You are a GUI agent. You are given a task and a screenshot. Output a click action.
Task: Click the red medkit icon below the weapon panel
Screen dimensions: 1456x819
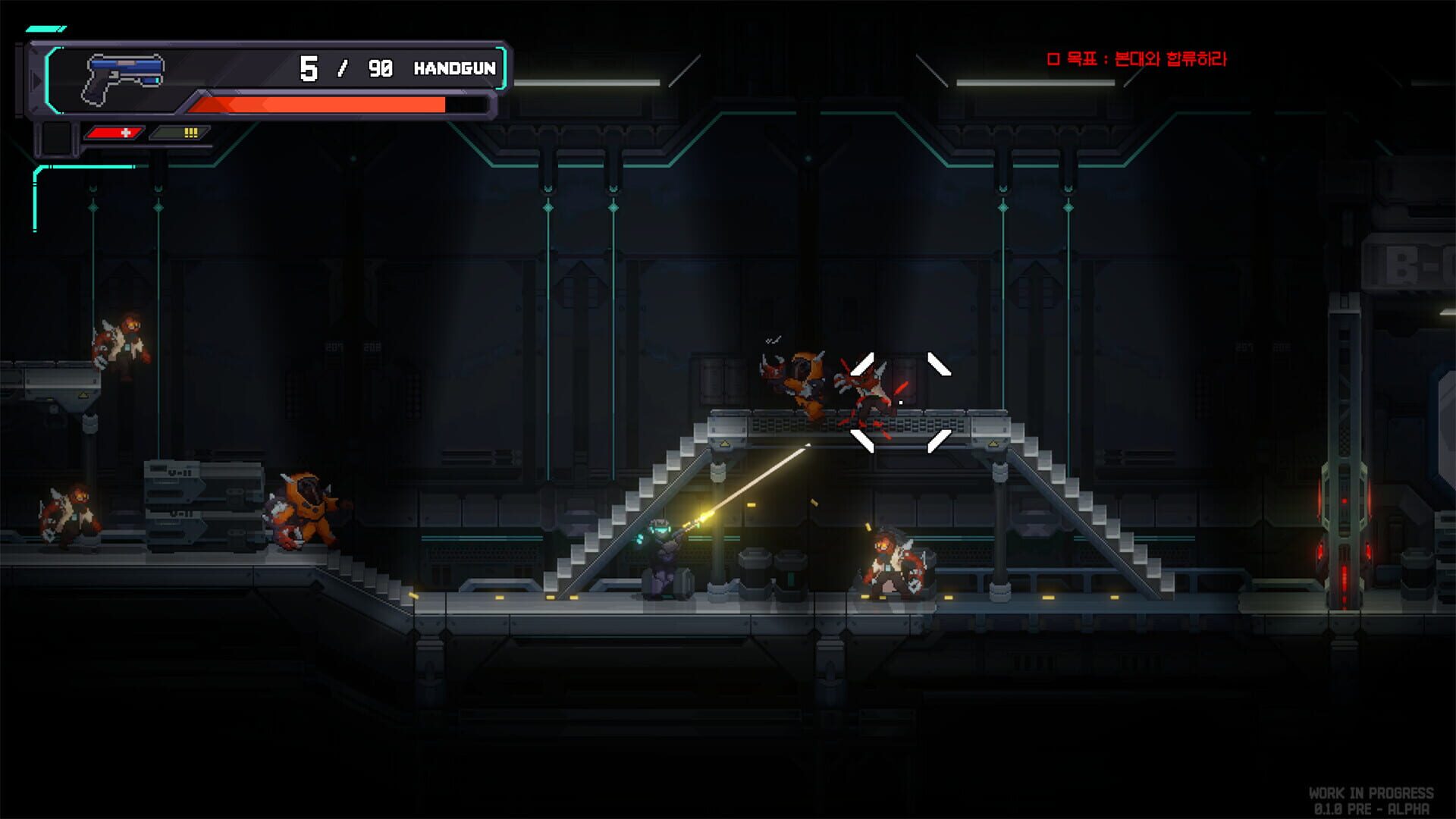(115, 132)
